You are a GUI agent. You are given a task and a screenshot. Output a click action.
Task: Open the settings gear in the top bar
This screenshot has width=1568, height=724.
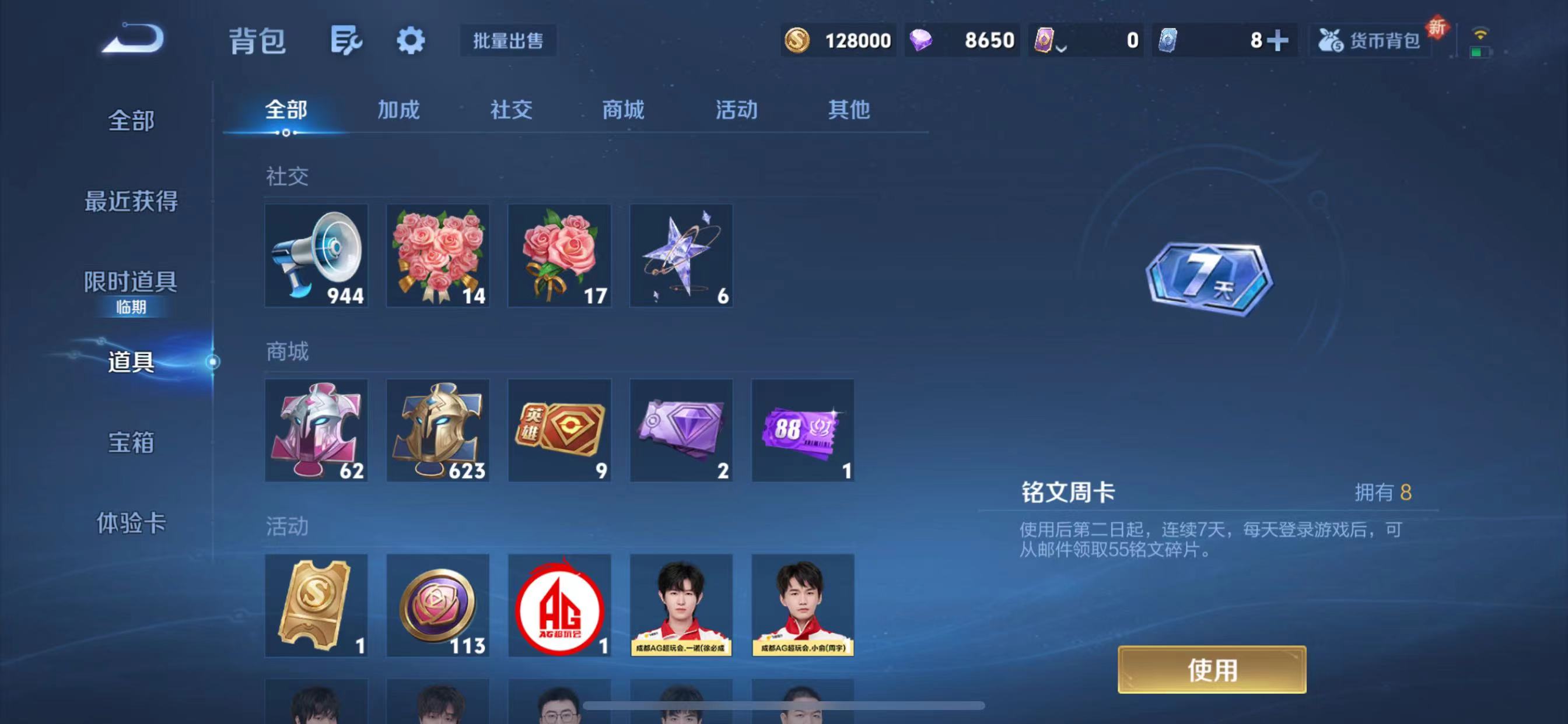pos(410,40)
